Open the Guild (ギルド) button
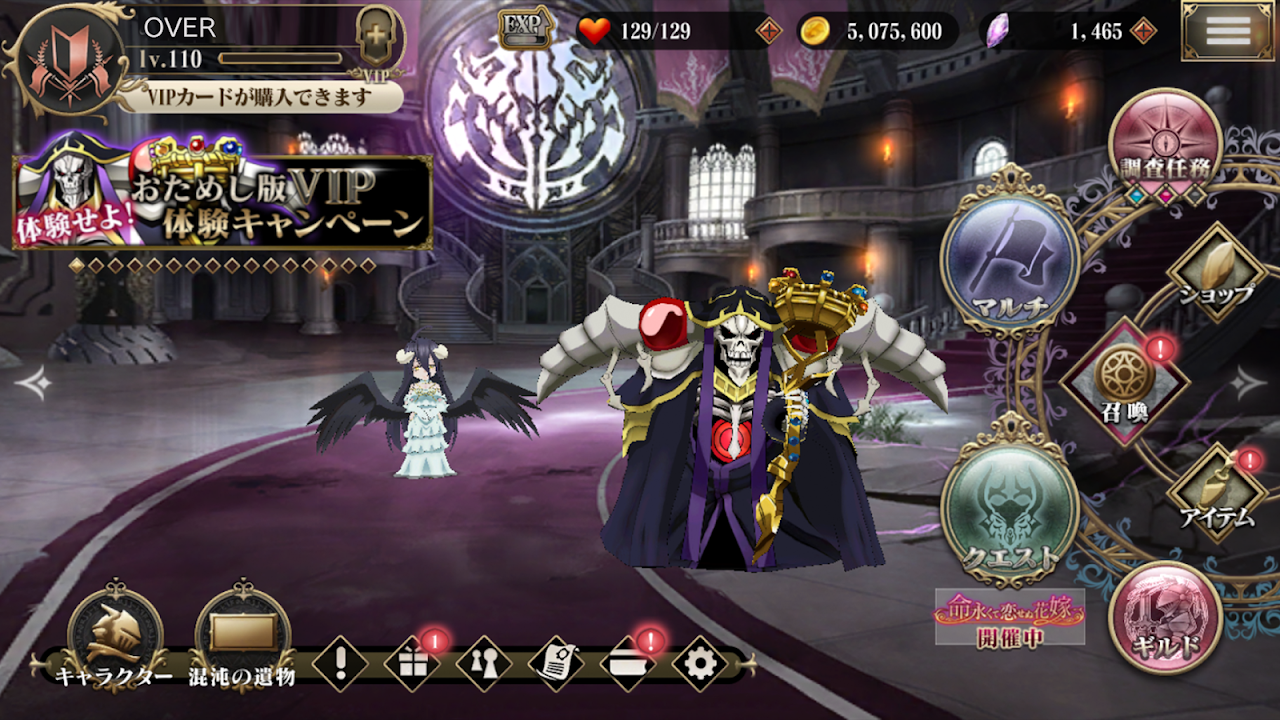This screenshot has width=1280, height=720. (x=1165, y=617)
